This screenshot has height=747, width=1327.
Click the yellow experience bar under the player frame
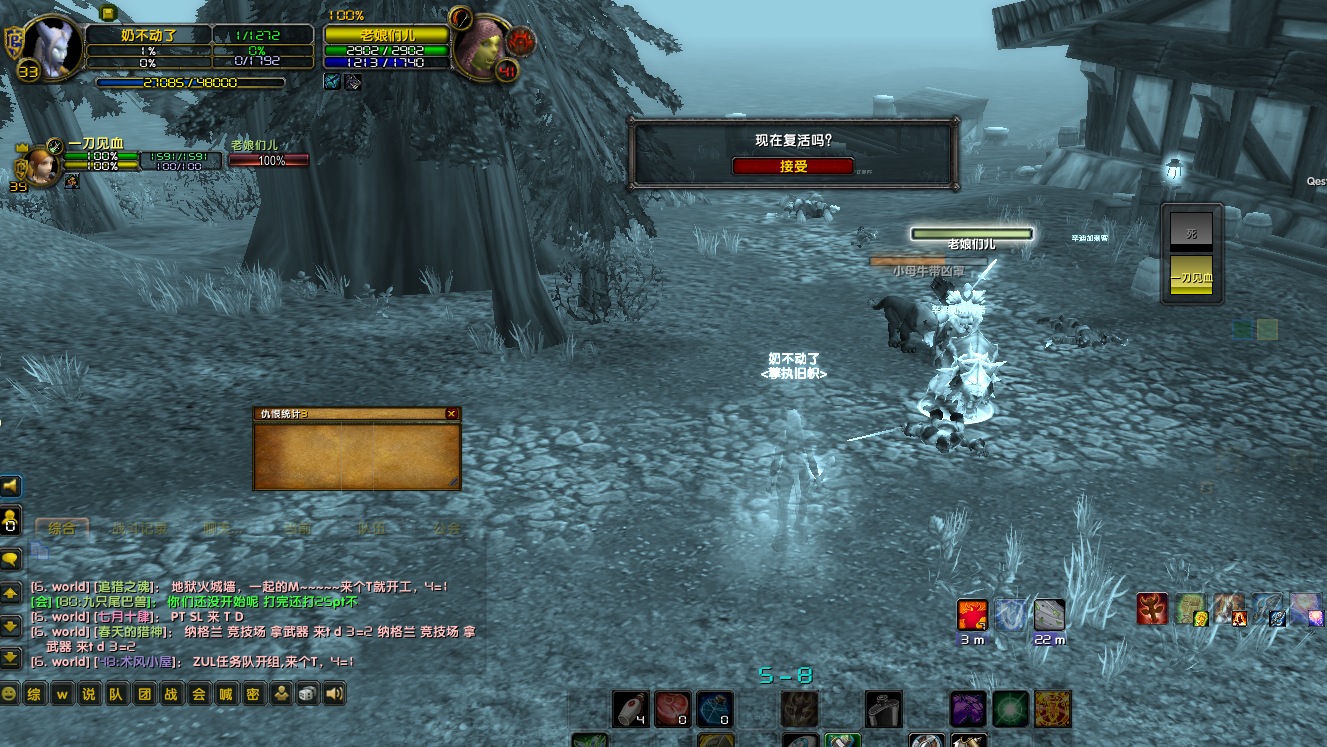point(189,83)
